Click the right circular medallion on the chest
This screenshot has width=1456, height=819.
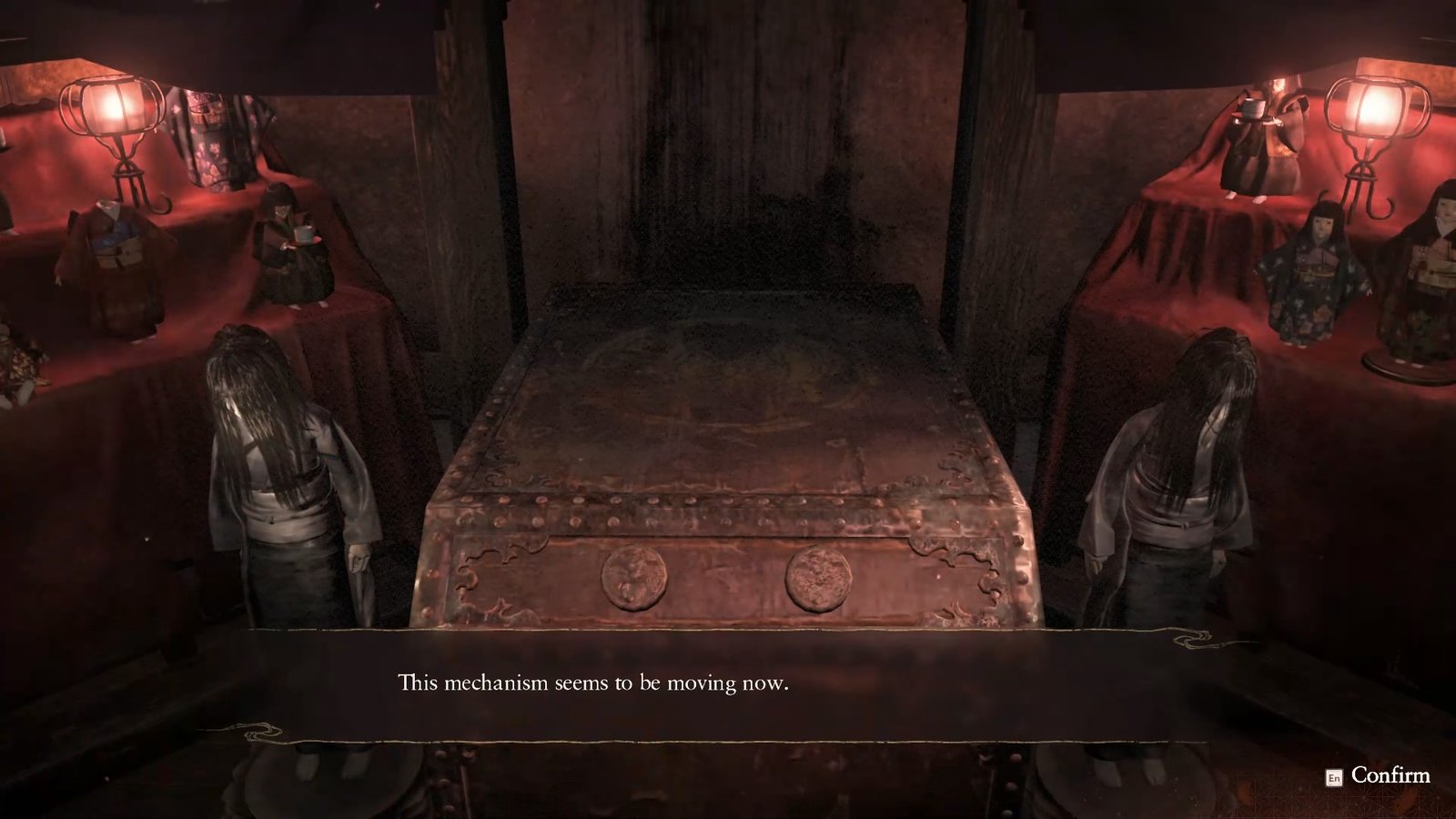816,581
